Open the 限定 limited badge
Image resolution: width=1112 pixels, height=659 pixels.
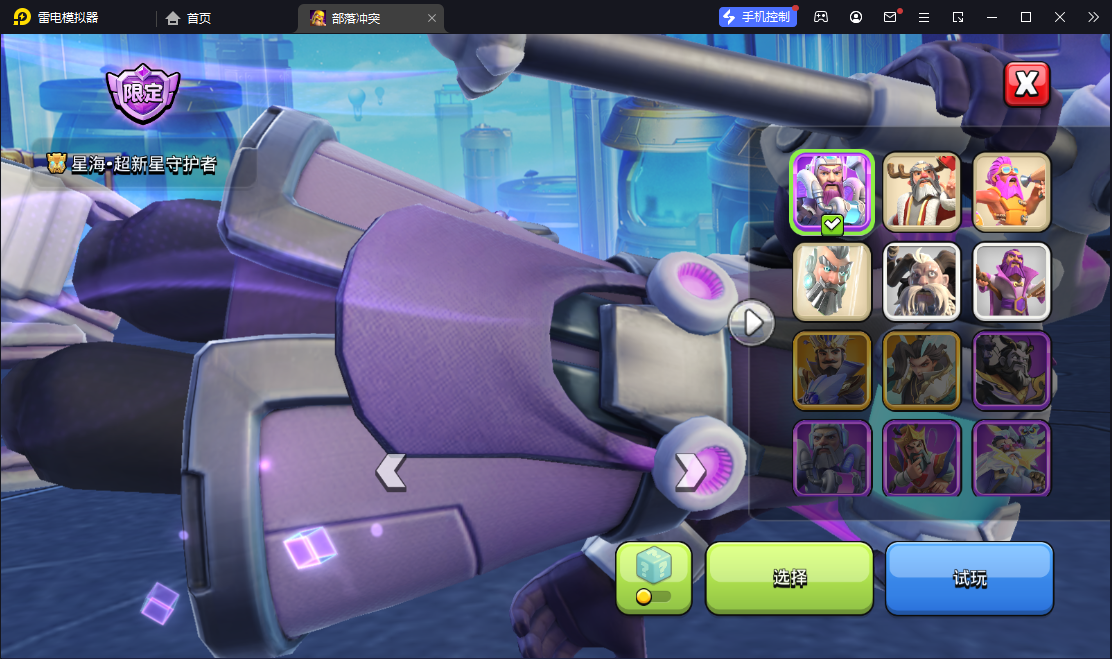pyautogui.click(x=143, y=94)
